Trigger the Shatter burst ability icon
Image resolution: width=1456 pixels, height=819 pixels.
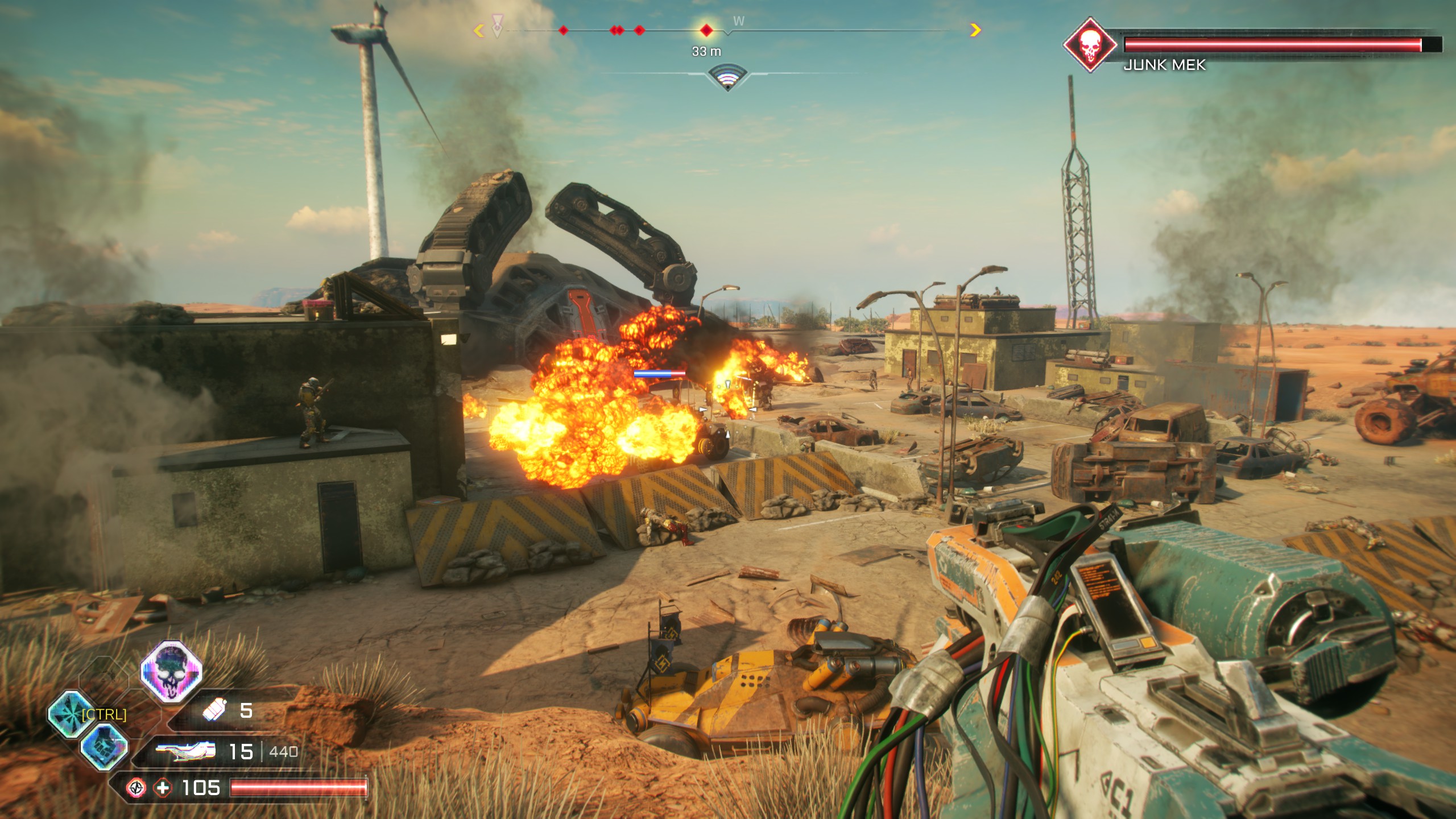(x=71, y=714)
